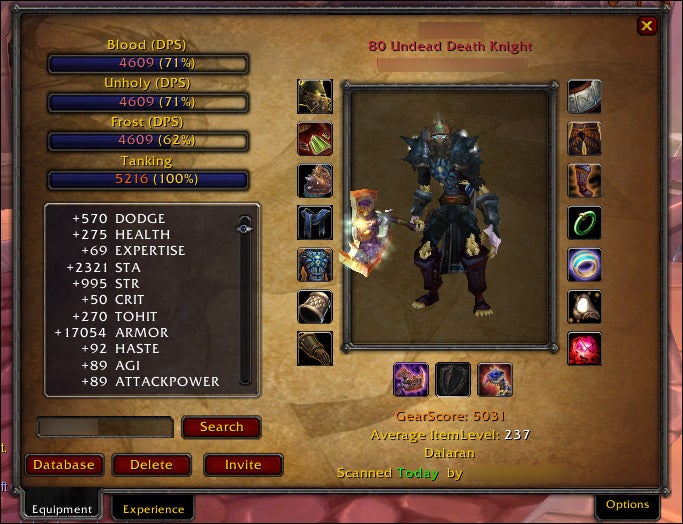
Task: Open the Options tab
Action: click(627, 505)
